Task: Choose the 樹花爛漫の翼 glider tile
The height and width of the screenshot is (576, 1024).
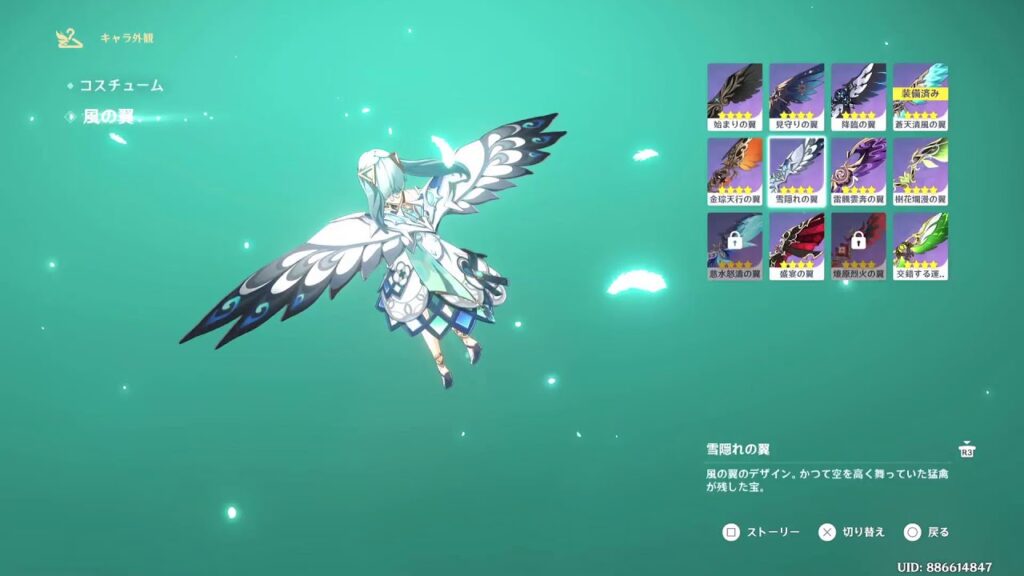Action: [x=920, y=171]
